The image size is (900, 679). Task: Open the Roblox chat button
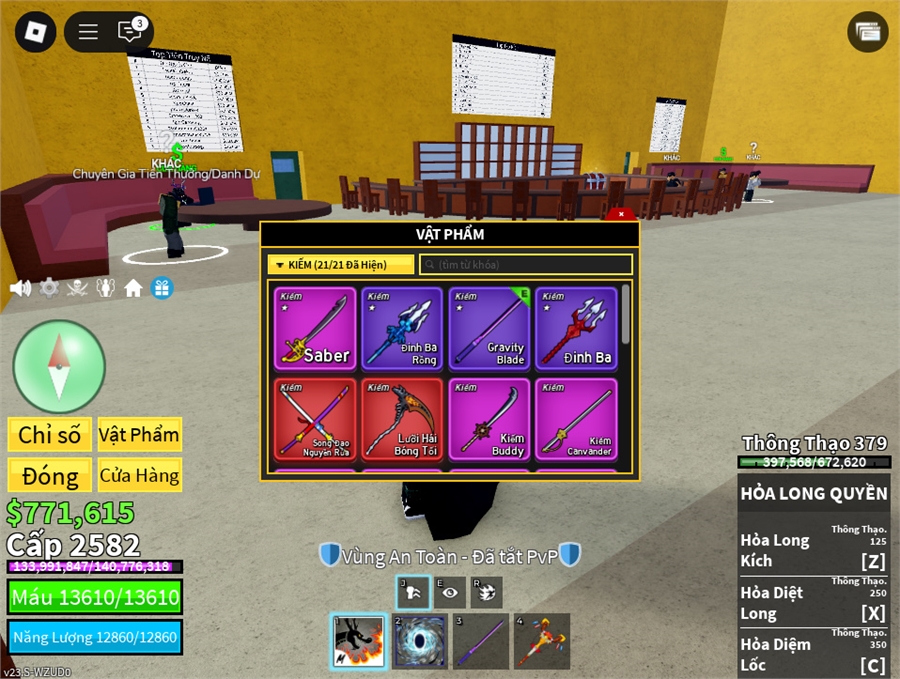[129, 32]
